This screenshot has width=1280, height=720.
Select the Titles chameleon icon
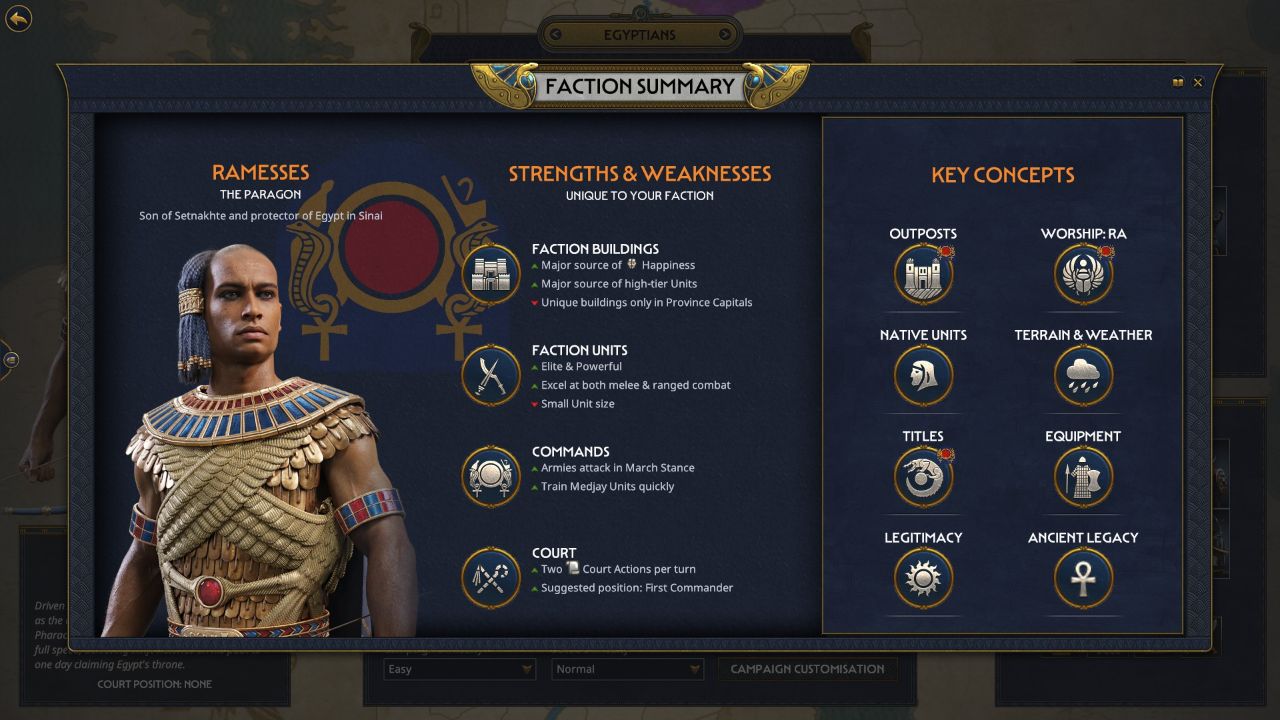(x=922, y=477)
